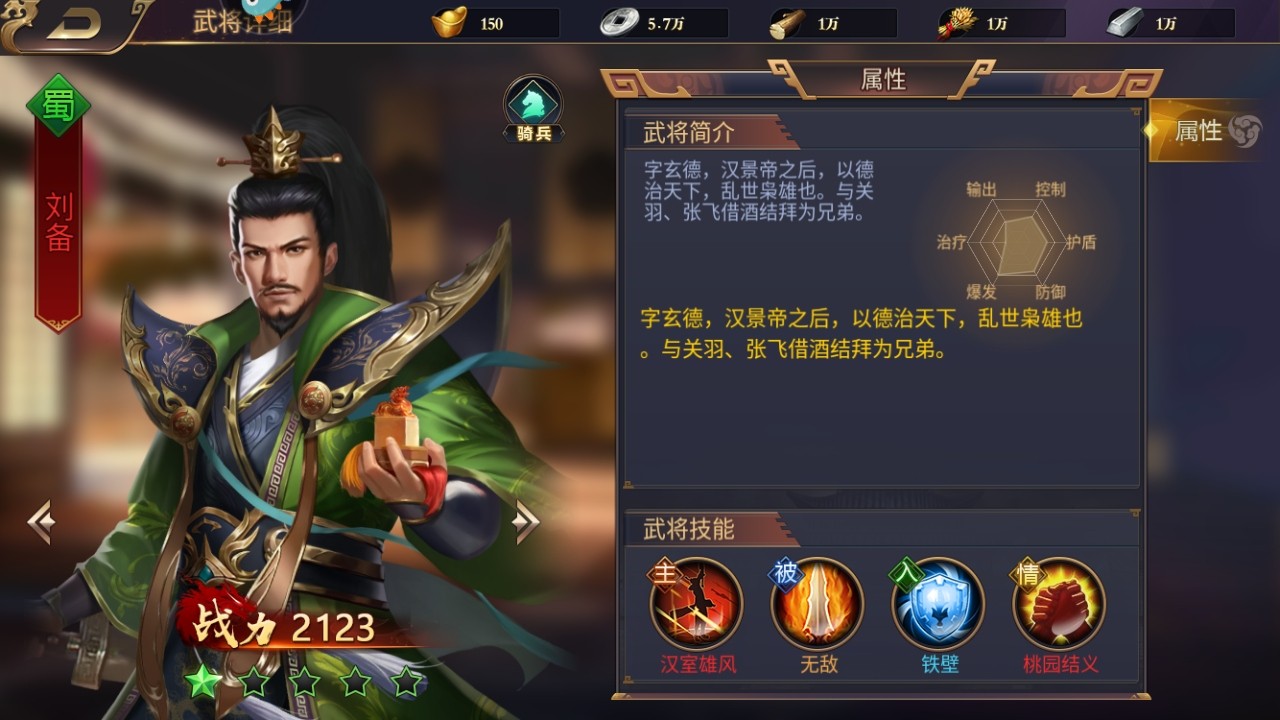Show the next general with right arrow

point(526,521)
